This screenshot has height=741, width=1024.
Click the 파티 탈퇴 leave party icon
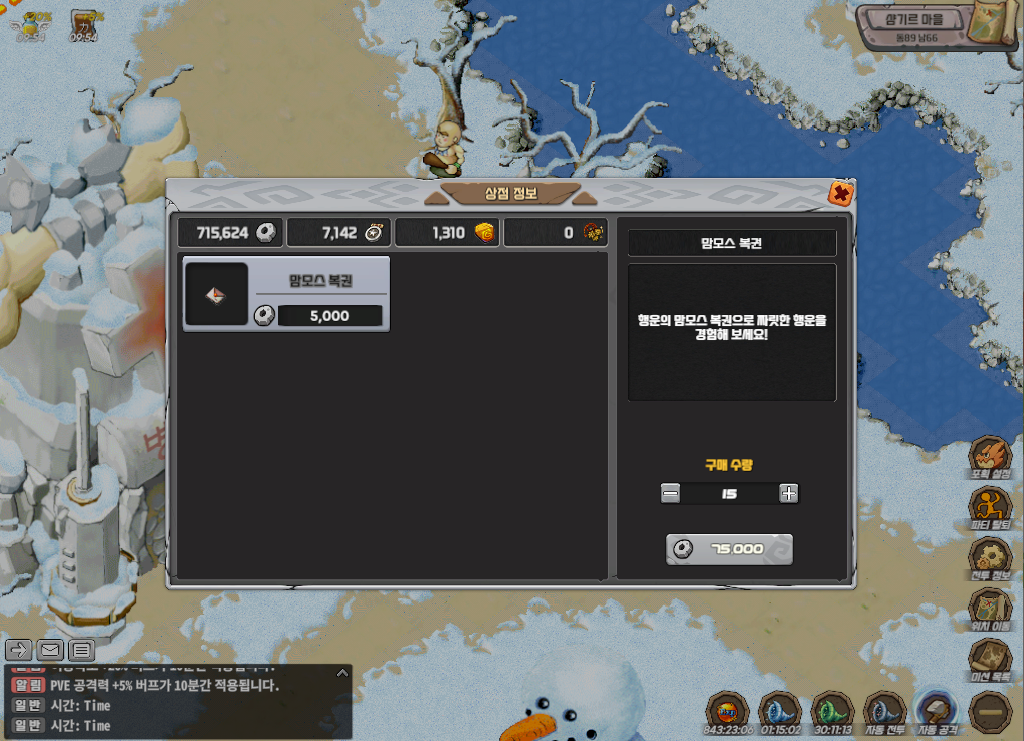(990, 508)
